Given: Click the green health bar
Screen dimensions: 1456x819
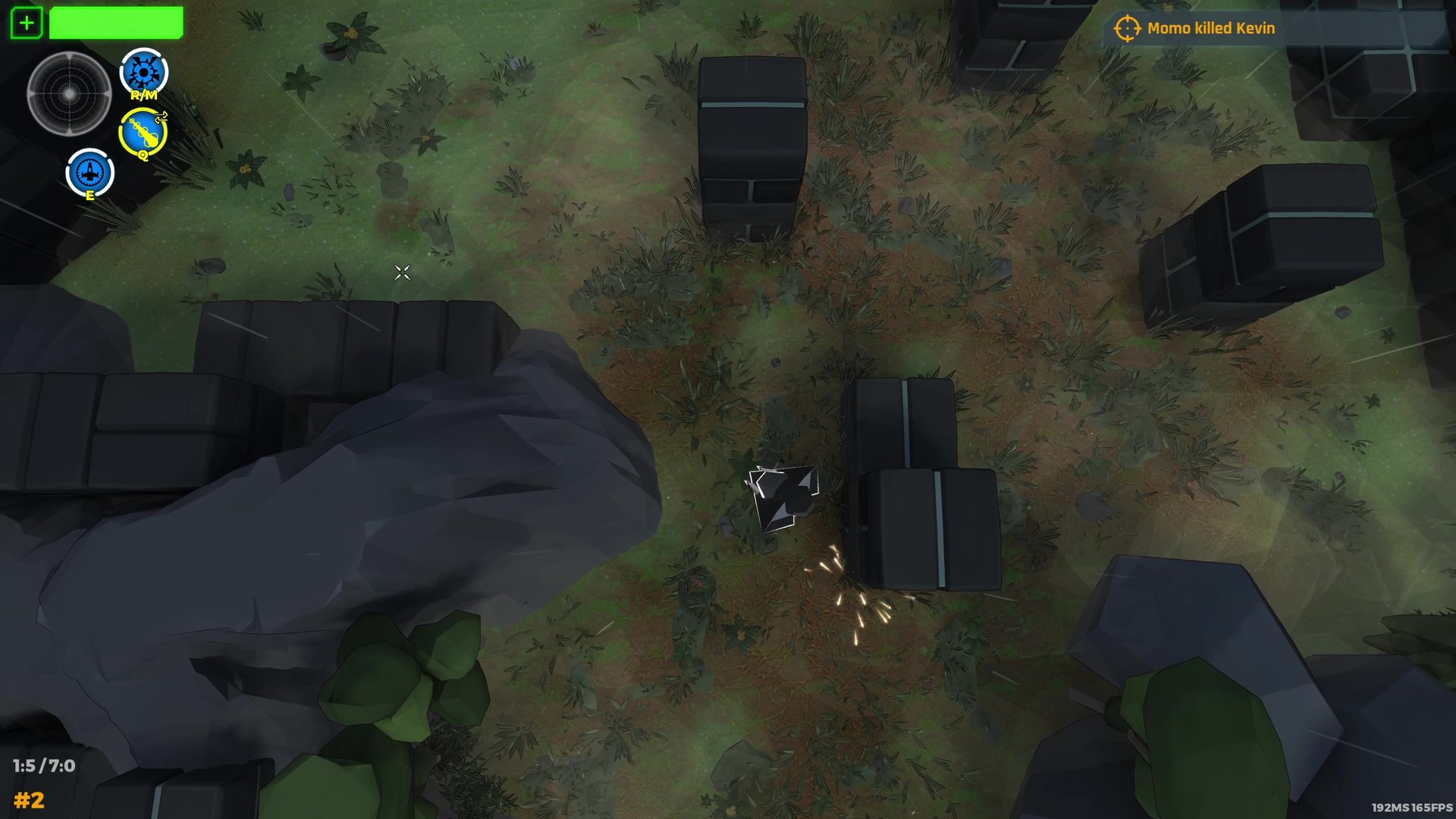Looking at the screenshot, I should point(115,22).
